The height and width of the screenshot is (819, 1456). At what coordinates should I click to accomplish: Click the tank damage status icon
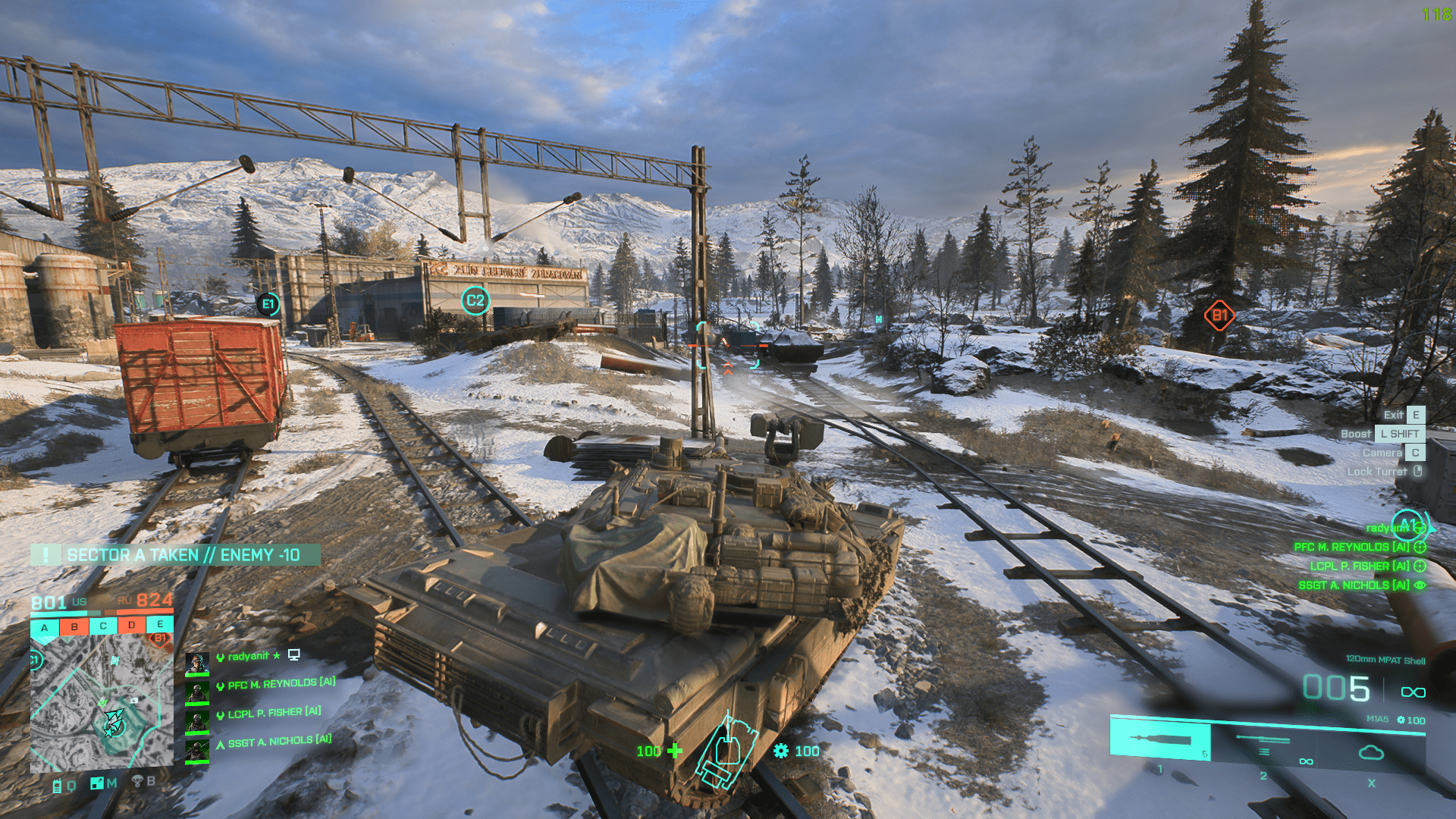point(727,752)
